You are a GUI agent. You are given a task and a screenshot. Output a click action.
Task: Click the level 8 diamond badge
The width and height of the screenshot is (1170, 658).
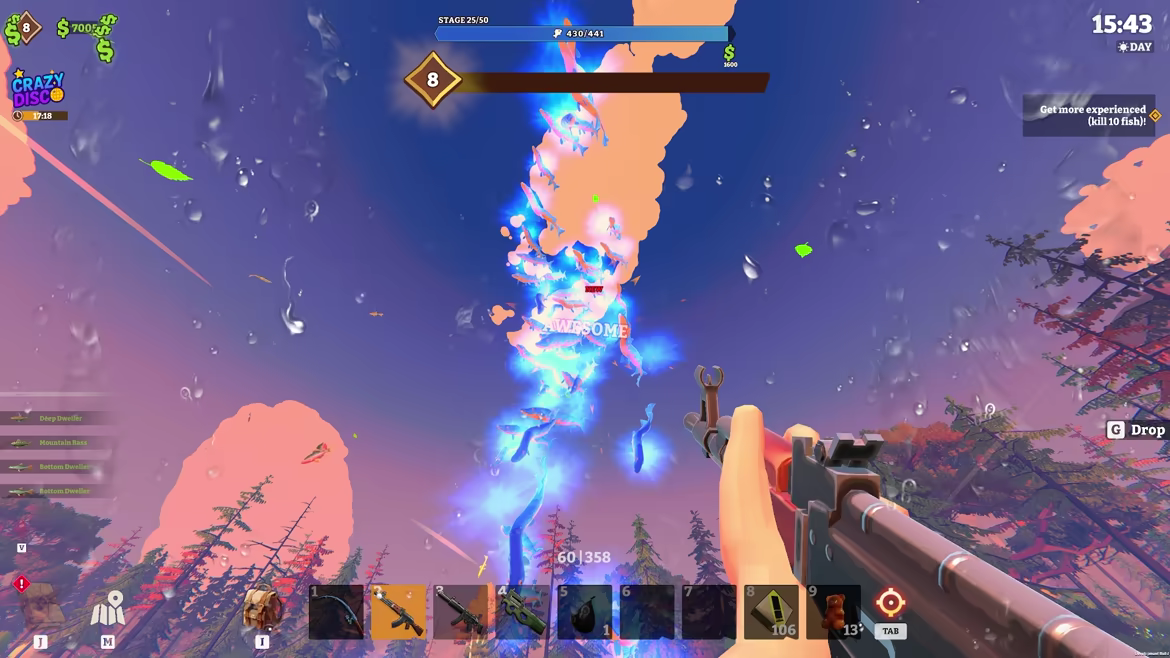[x=432, y=80]
